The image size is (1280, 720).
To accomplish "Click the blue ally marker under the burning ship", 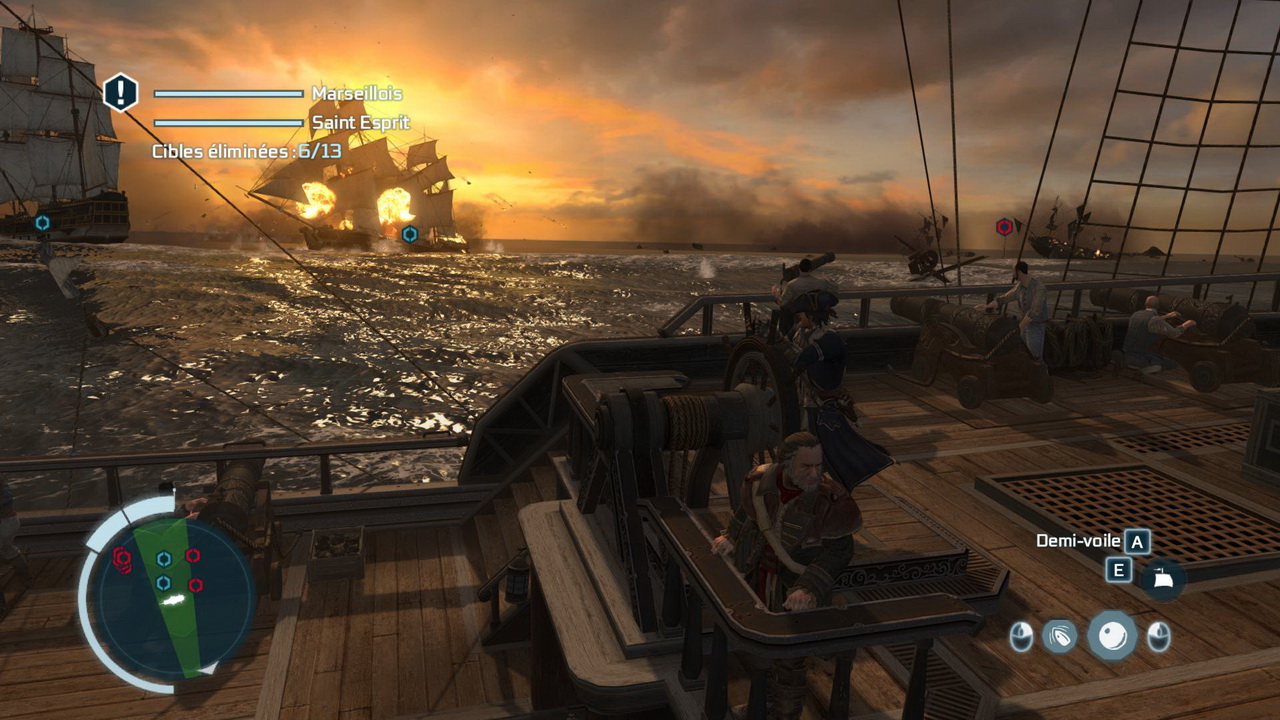I will point(409,234).
